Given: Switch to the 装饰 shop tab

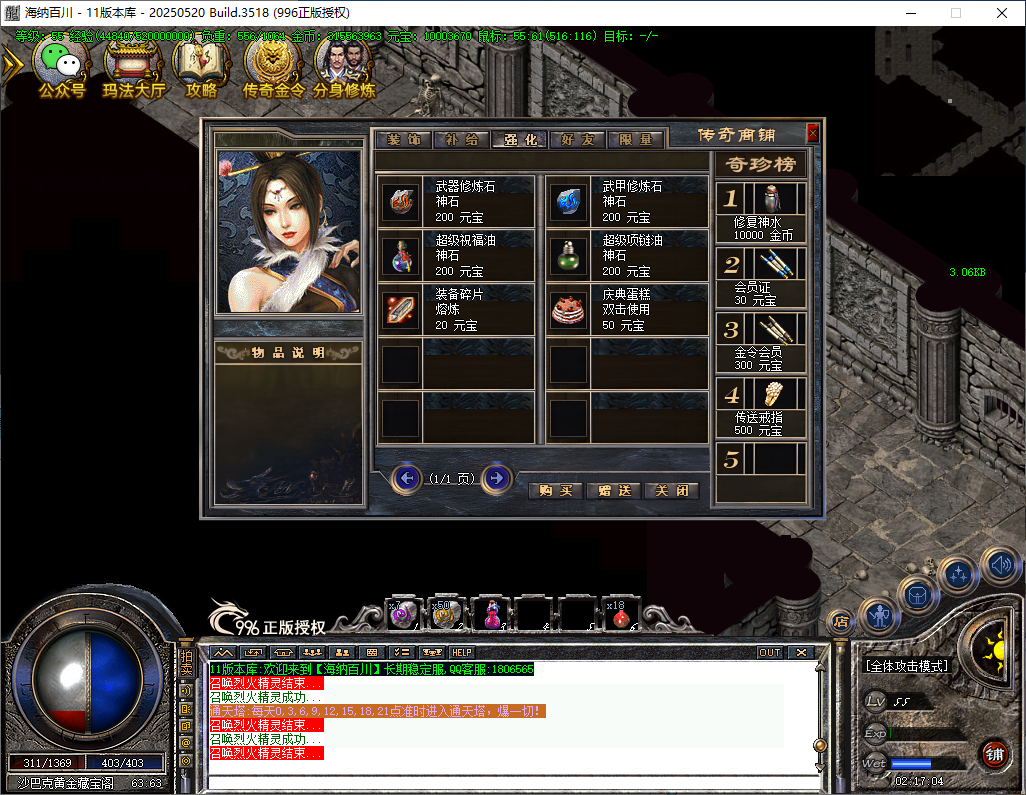Looking at the screenshot, I should 404,140.
